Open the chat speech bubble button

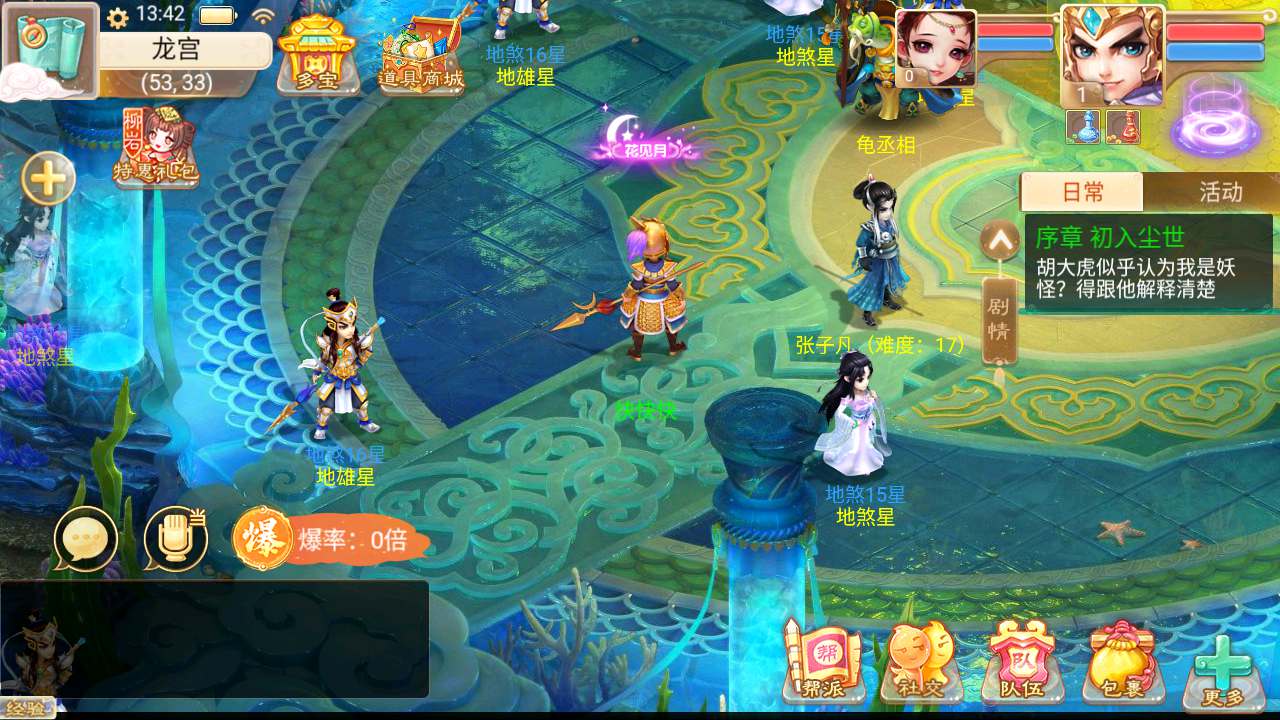click(85, 539)
